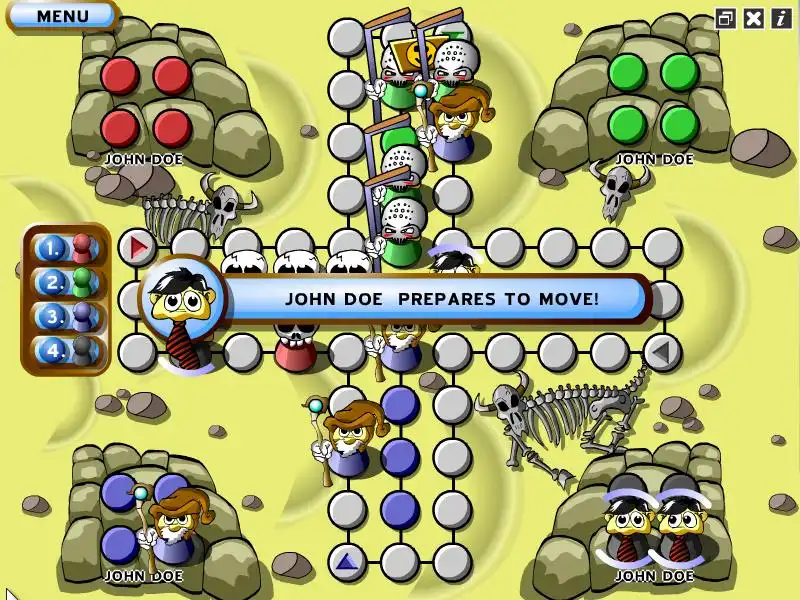Choose the purple player's row numbered 3
800x600 pixels.
tap(66, 317)
